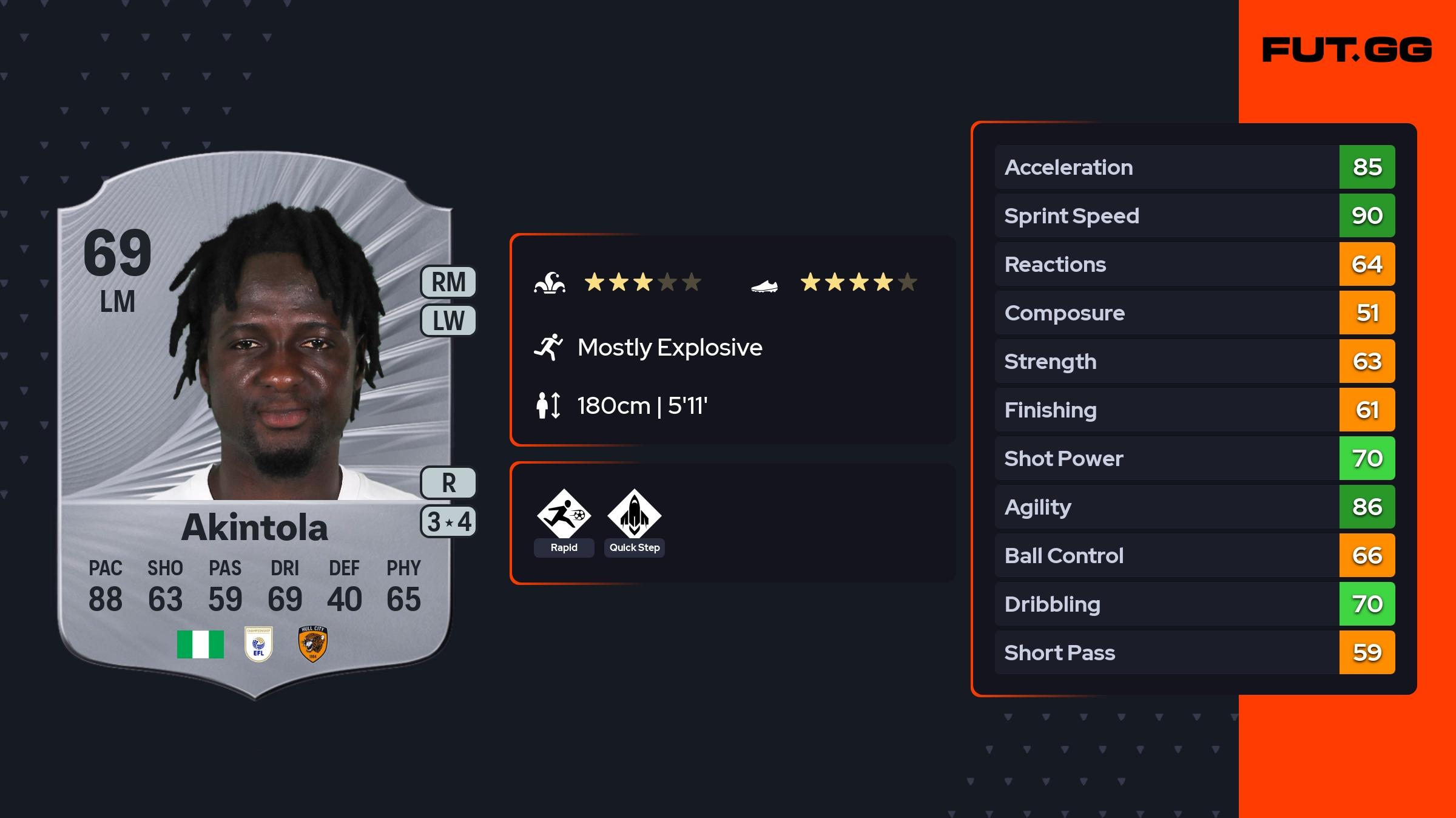The height and width of the screenshot is (818, 1456).
Task: Choose the RM alternate position badge
Action: coord(448,282)
